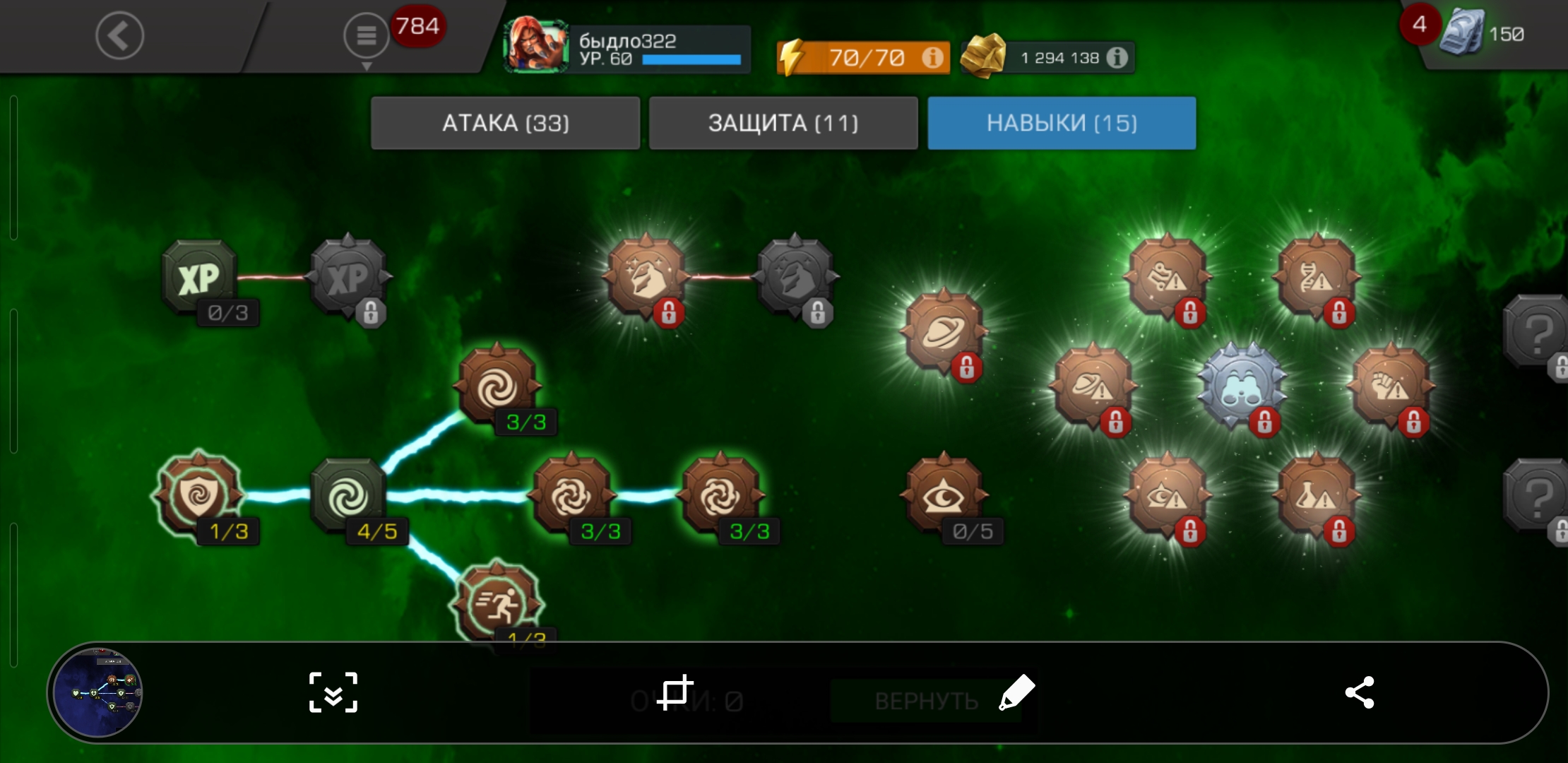This screenshot has height=763, width=1568.
Task: Open the player profile avatar
Action: 535,45
